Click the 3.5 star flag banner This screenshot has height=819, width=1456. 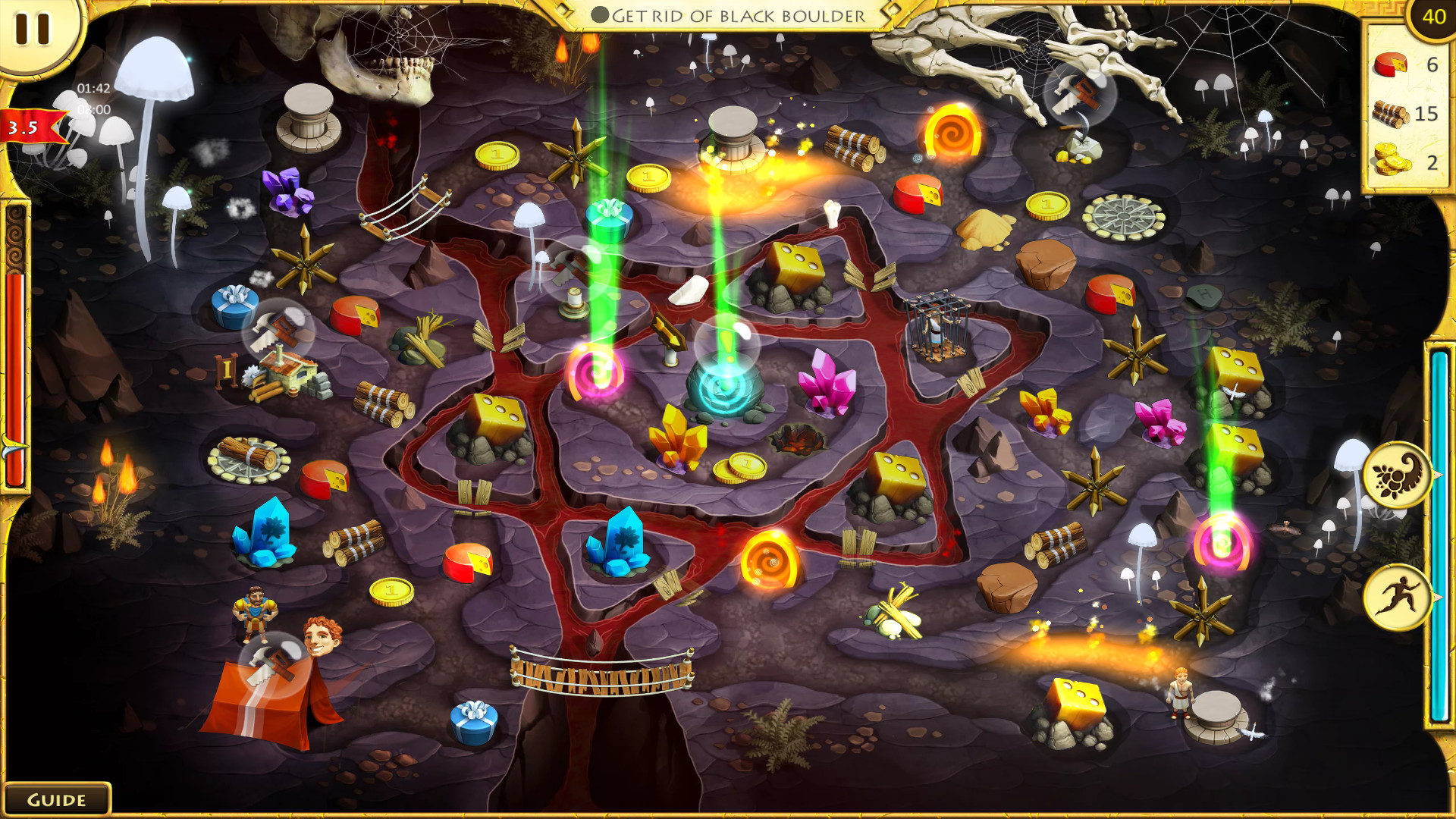pos(25,127)
